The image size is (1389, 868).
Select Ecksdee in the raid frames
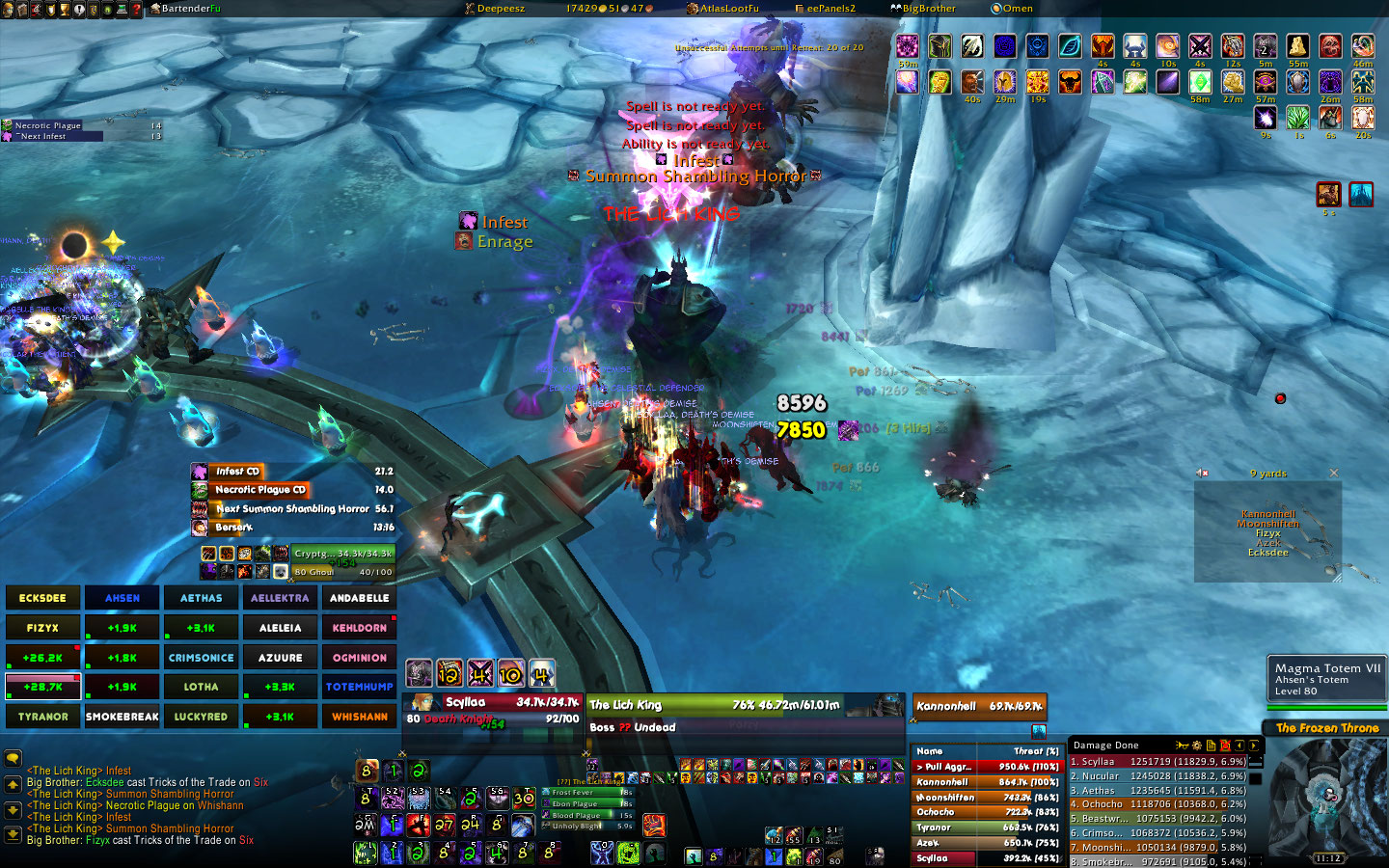click(42, 598)
